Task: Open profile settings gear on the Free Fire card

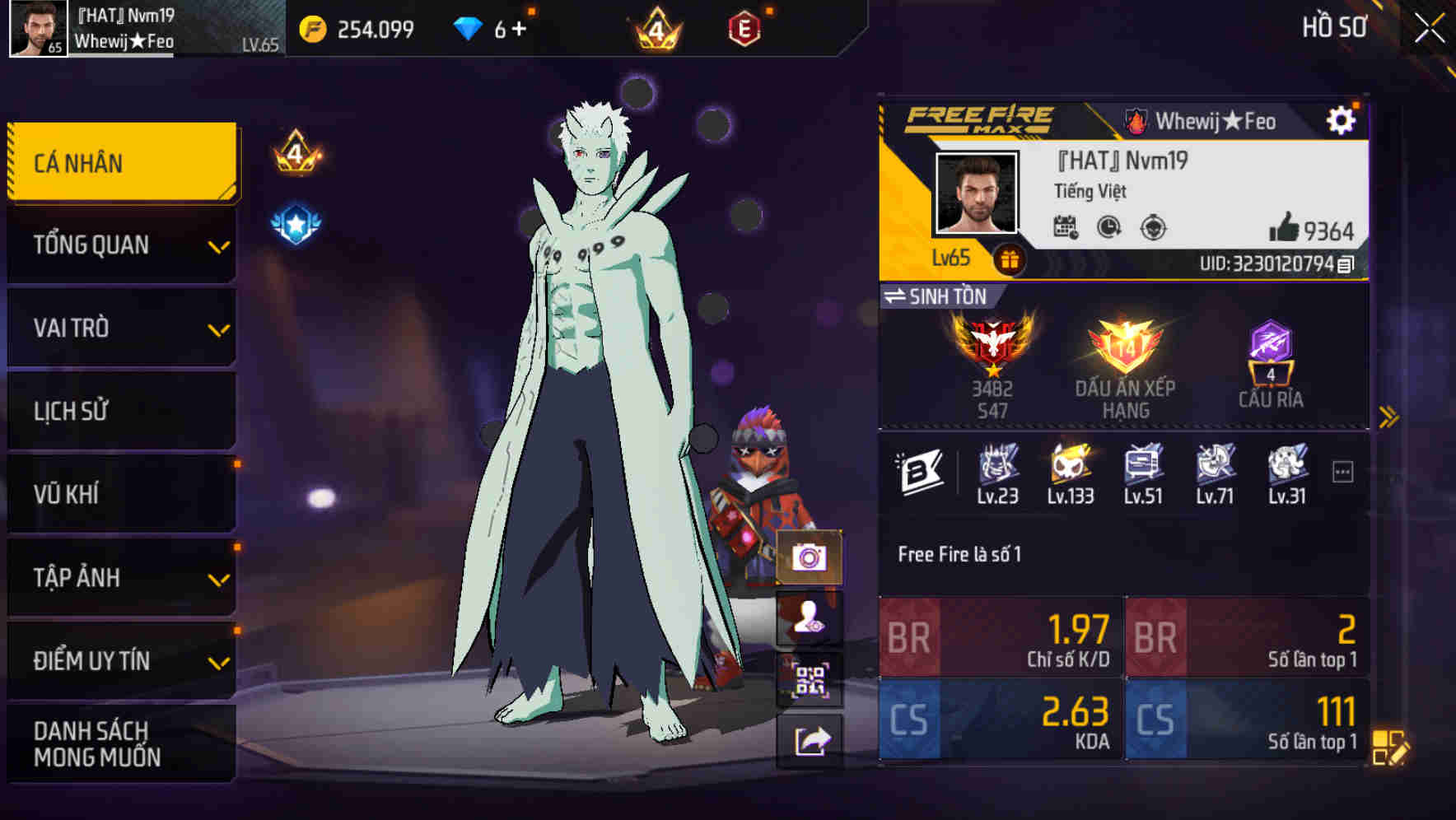Action: (1342, 119)
